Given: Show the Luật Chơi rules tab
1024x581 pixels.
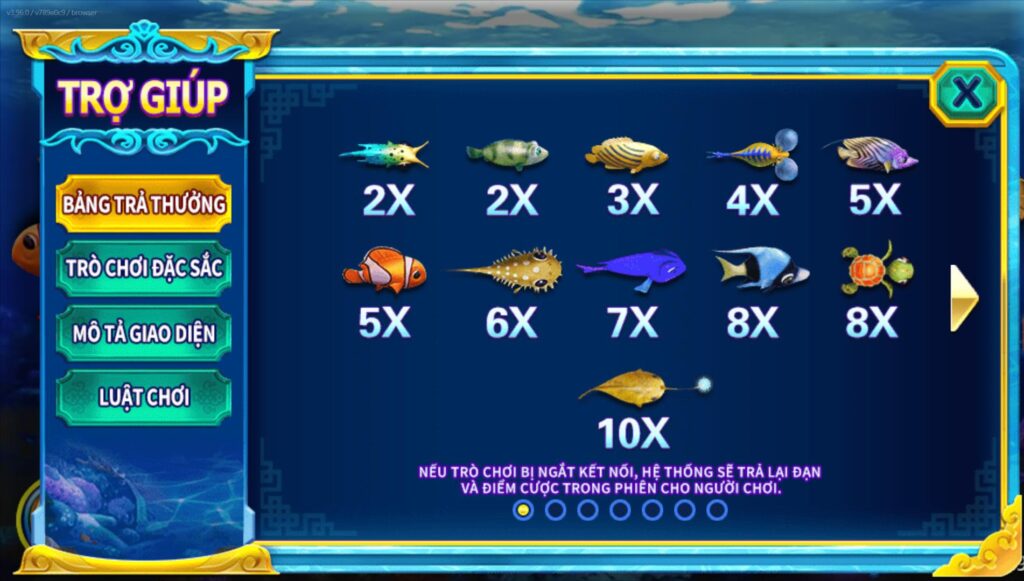Looking at the screenshot, I should coord(144,397).
